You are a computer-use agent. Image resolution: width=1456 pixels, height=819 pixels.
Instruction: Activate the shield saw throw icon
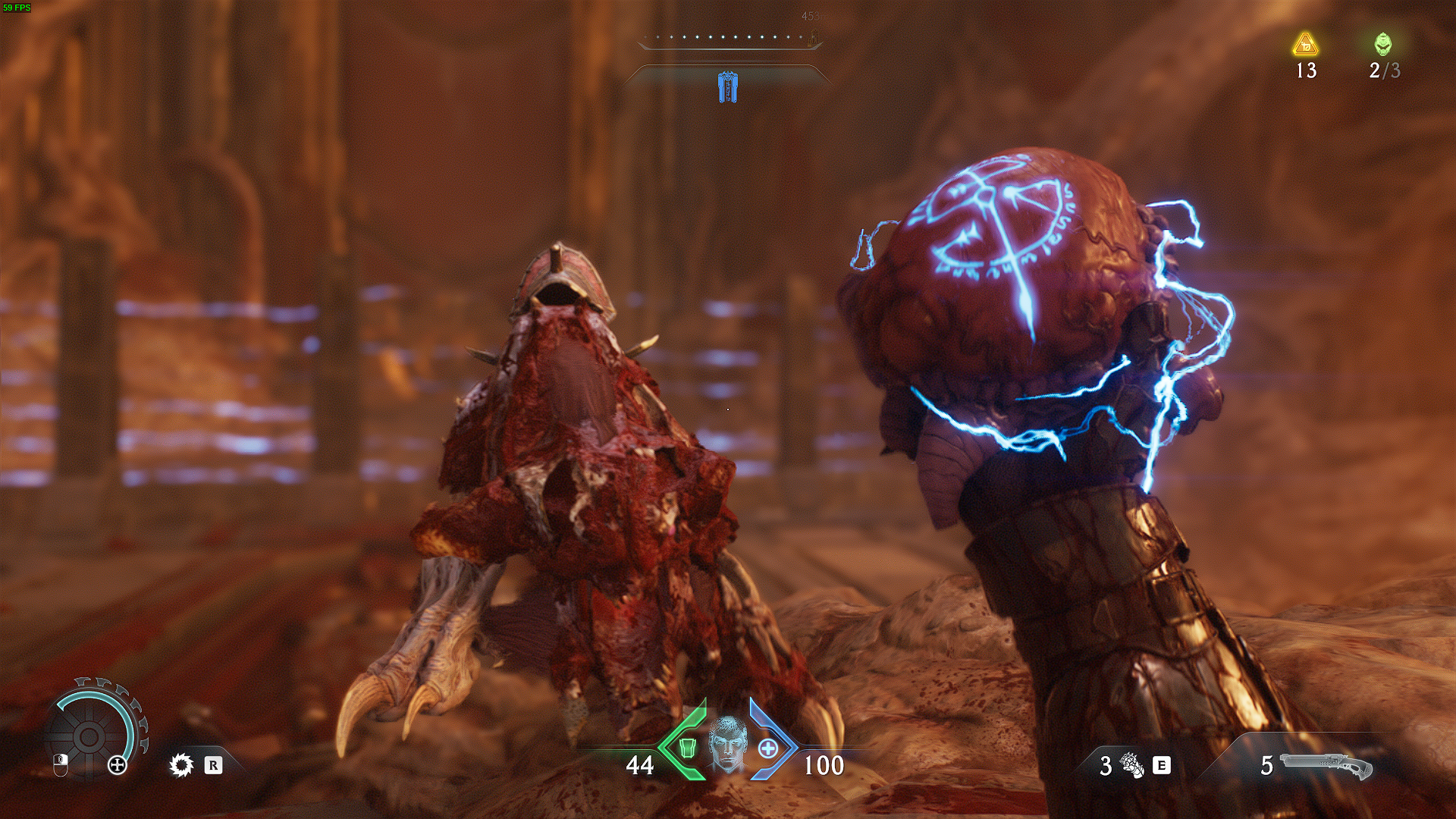(181, 764)
